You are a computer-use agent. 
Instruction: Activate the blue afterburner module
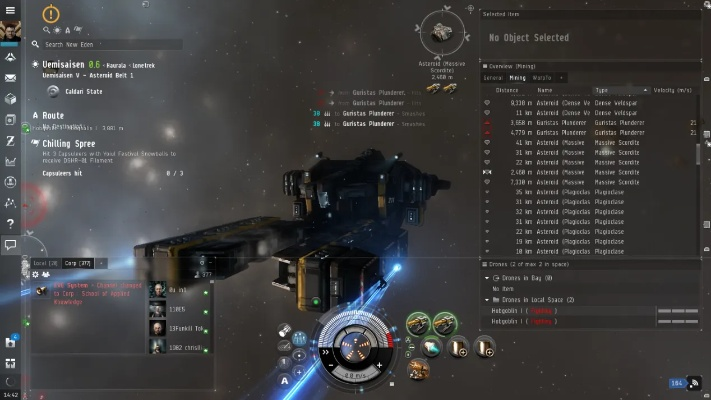point(430,347)
